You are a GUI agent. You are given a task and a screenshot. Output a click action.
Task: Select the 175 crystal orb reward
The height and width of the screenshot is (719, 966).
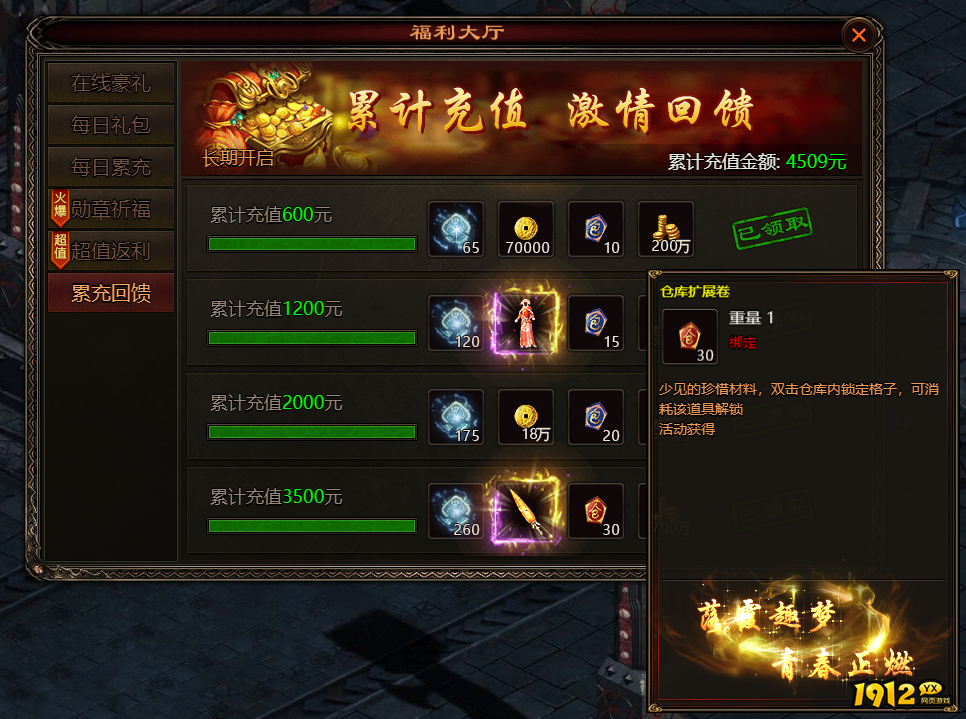455,417
